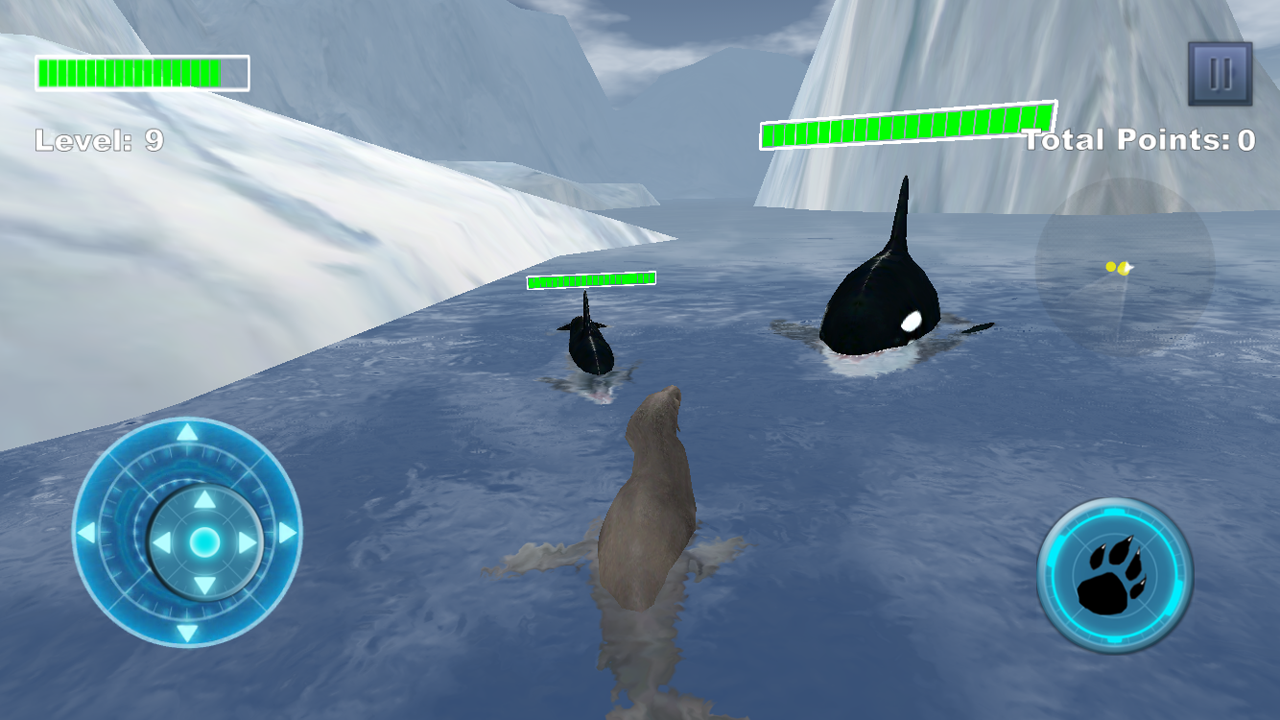1280x720 pixels.
Task: Tap the yellow coin pickup near the iceberg
Action: pyautogui.click(x=1117, y=266)
